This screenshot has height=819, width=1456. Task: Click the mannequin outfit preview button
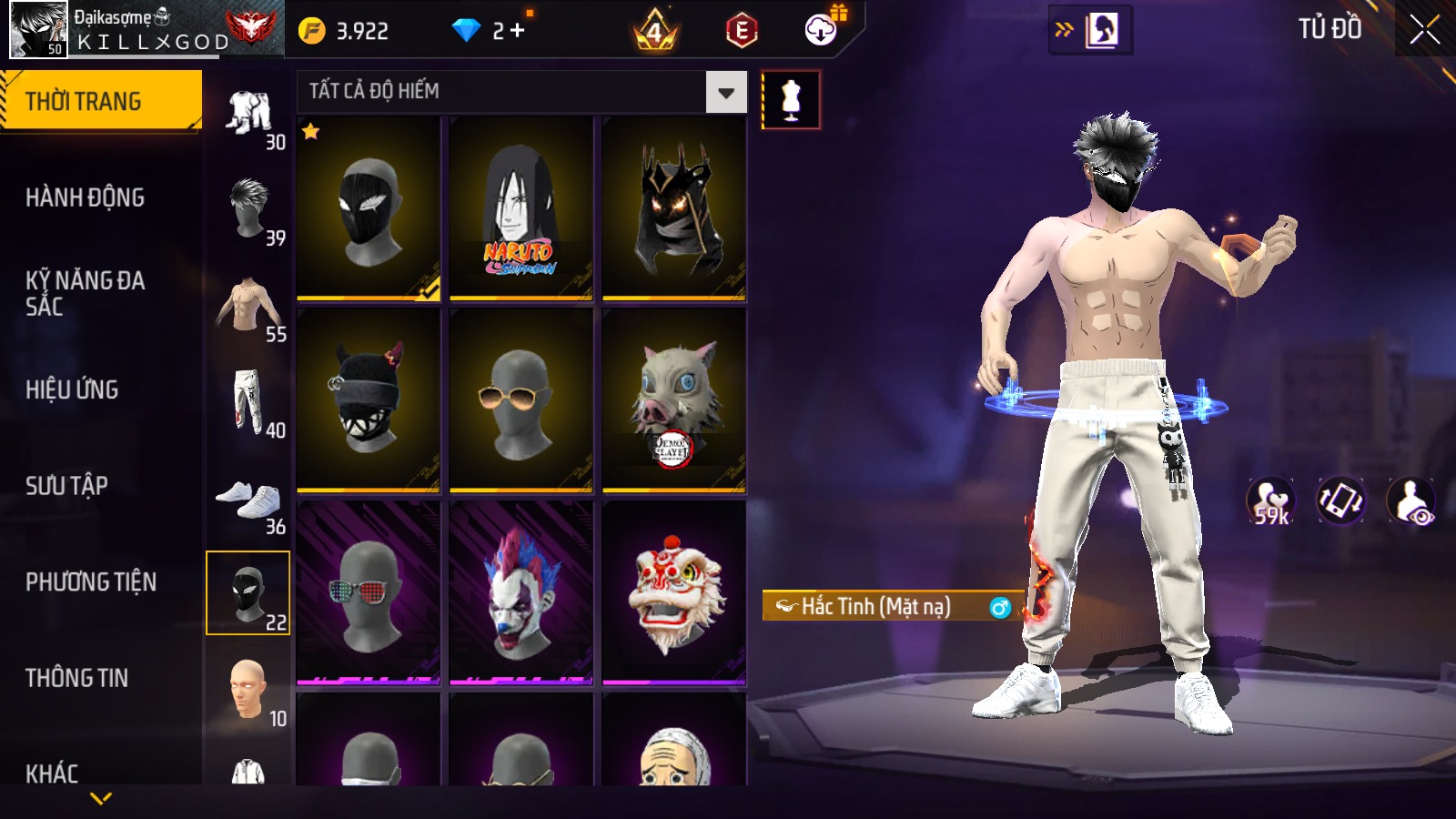(791, 99)
